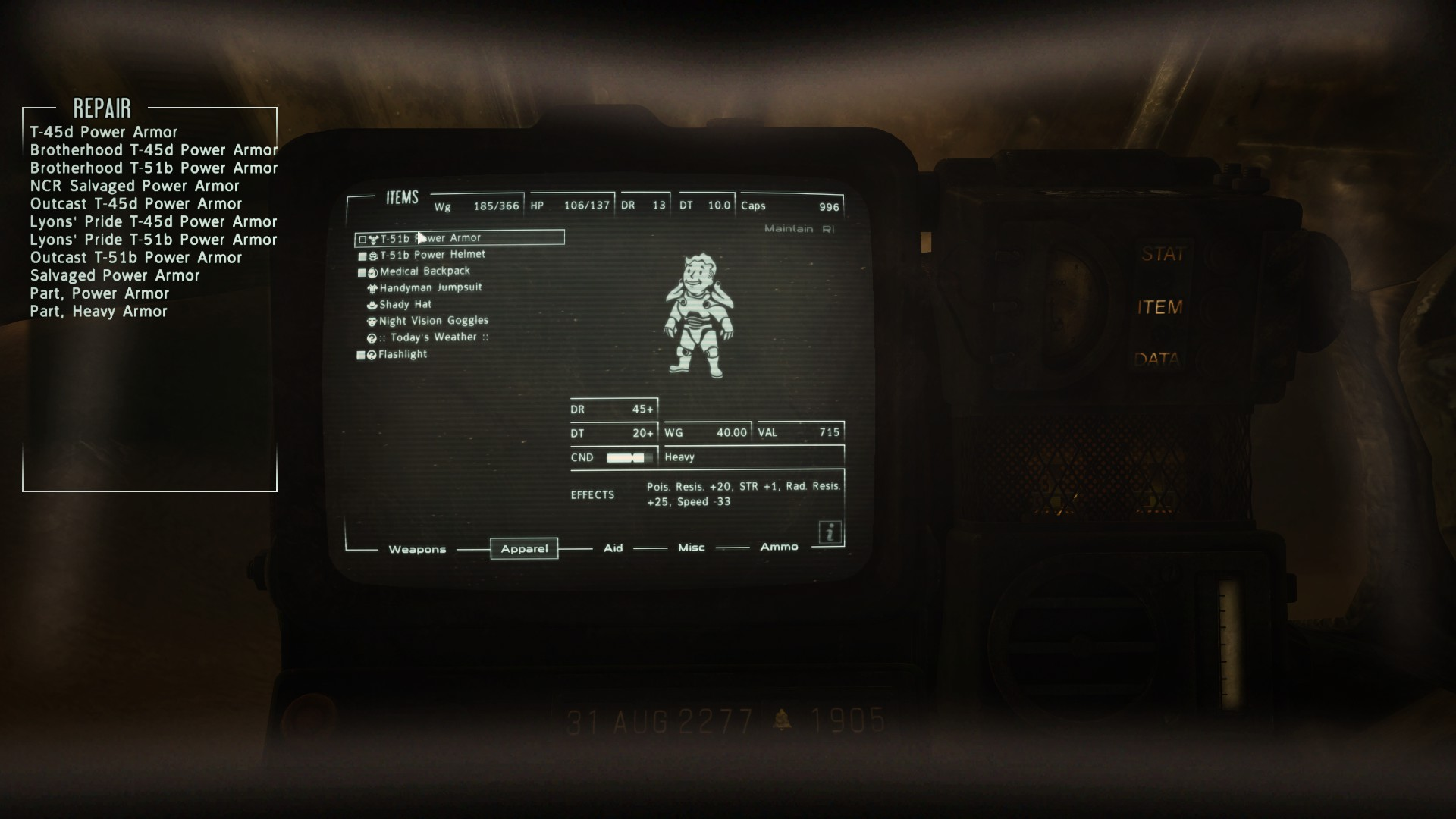Enable the Flashlight checkbox
This screenshot has width=1456, height=819.
pos(362,354)
